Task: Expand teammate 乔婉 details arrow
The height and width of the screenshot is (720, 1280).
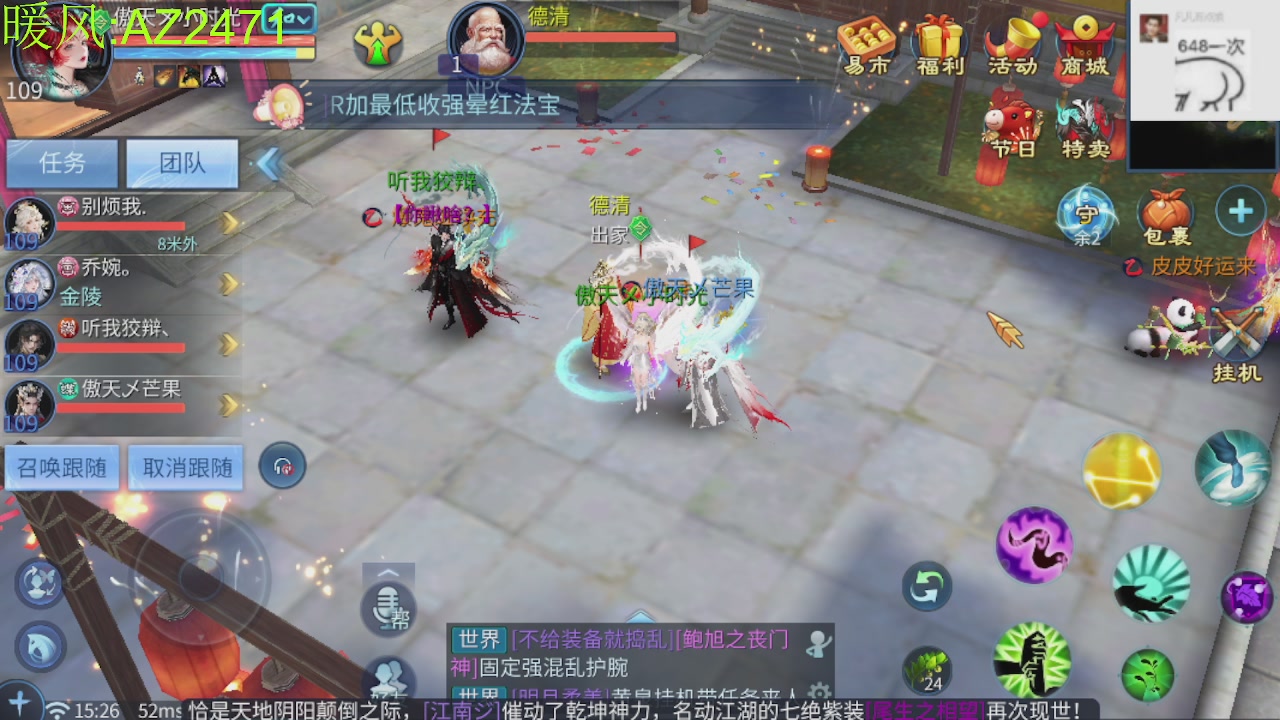Action: point(230,283)
